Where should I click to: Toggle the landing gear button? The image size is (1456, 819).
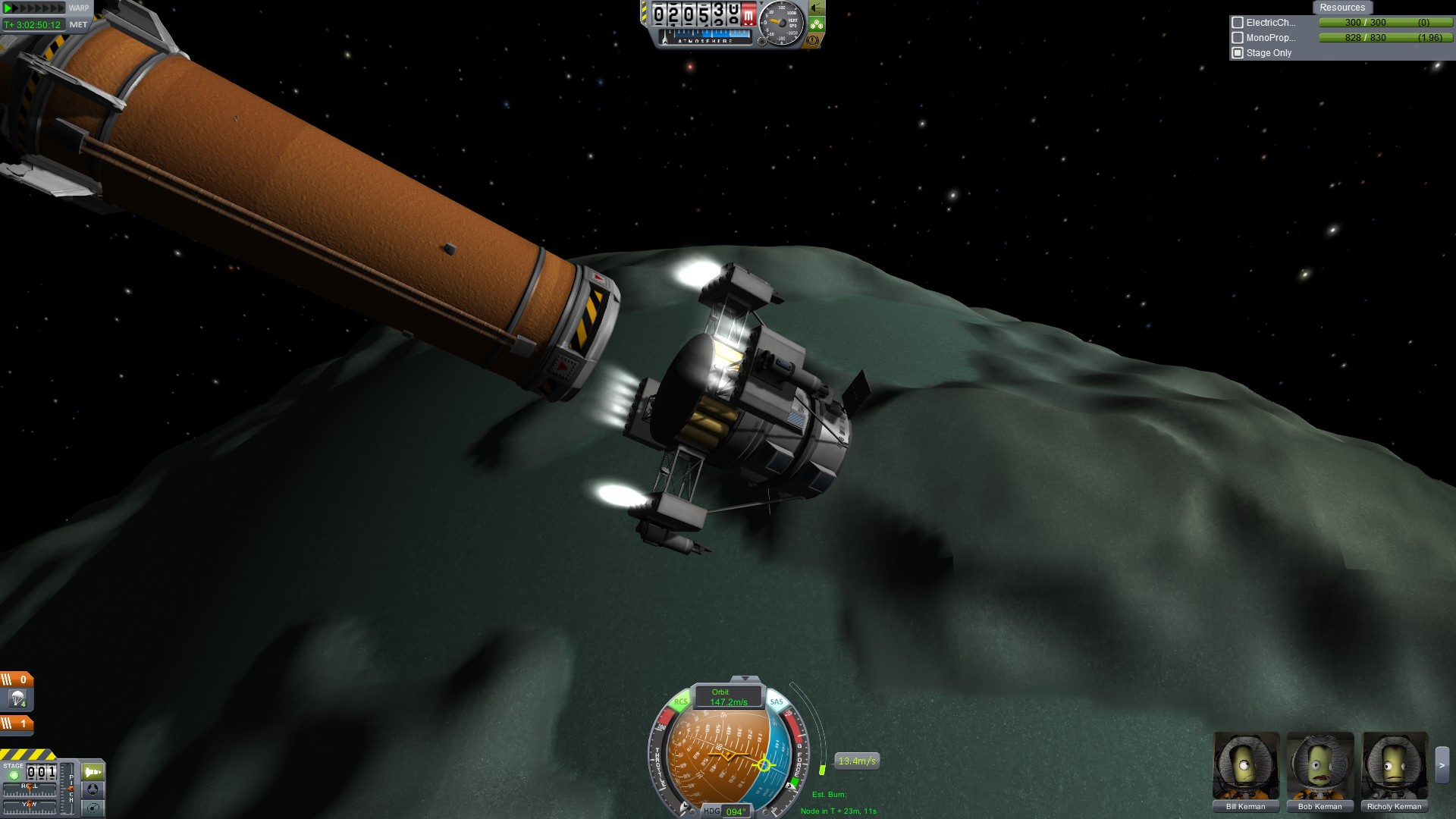pyautogui.click(x=817, y=24)
